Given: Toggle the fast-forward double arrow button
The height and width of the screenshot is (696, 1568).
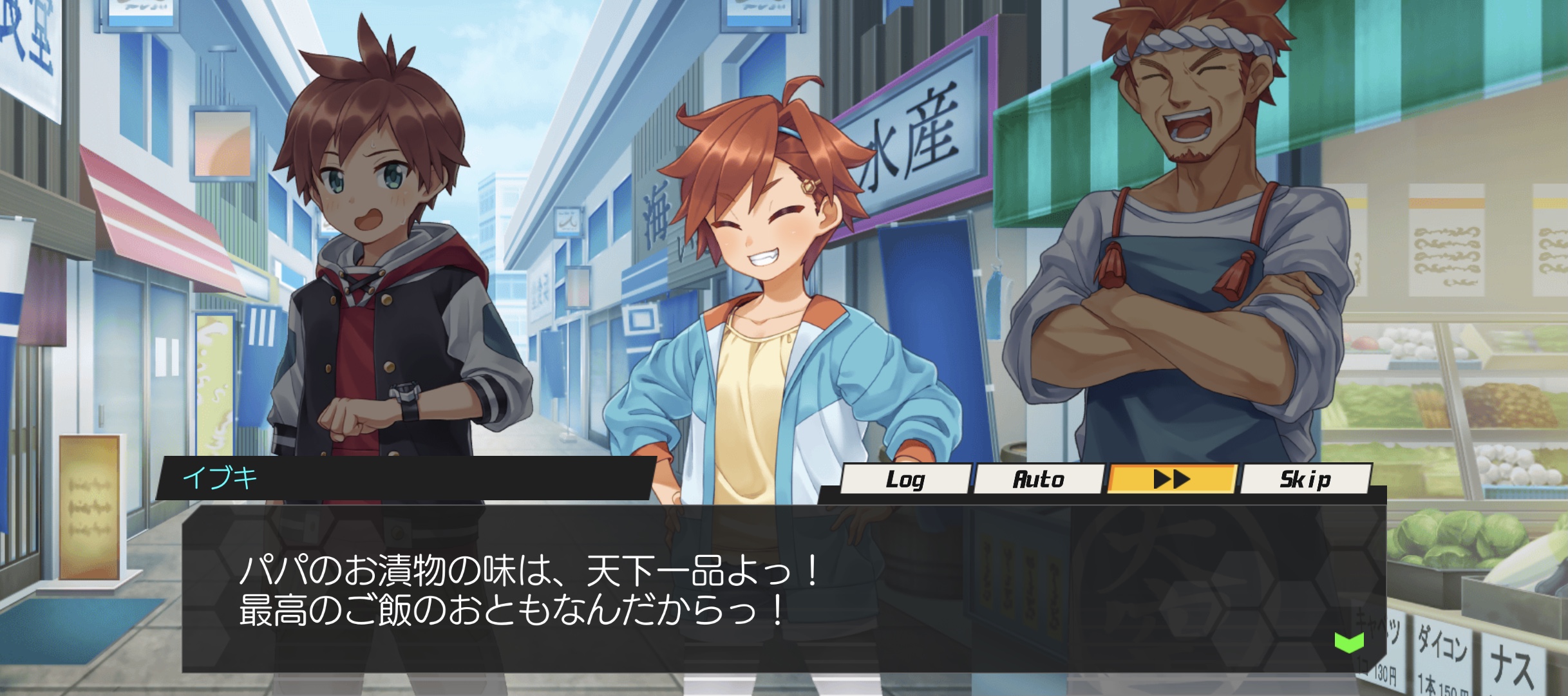Looking at the screenshot, I should [x=1172, y=480].
